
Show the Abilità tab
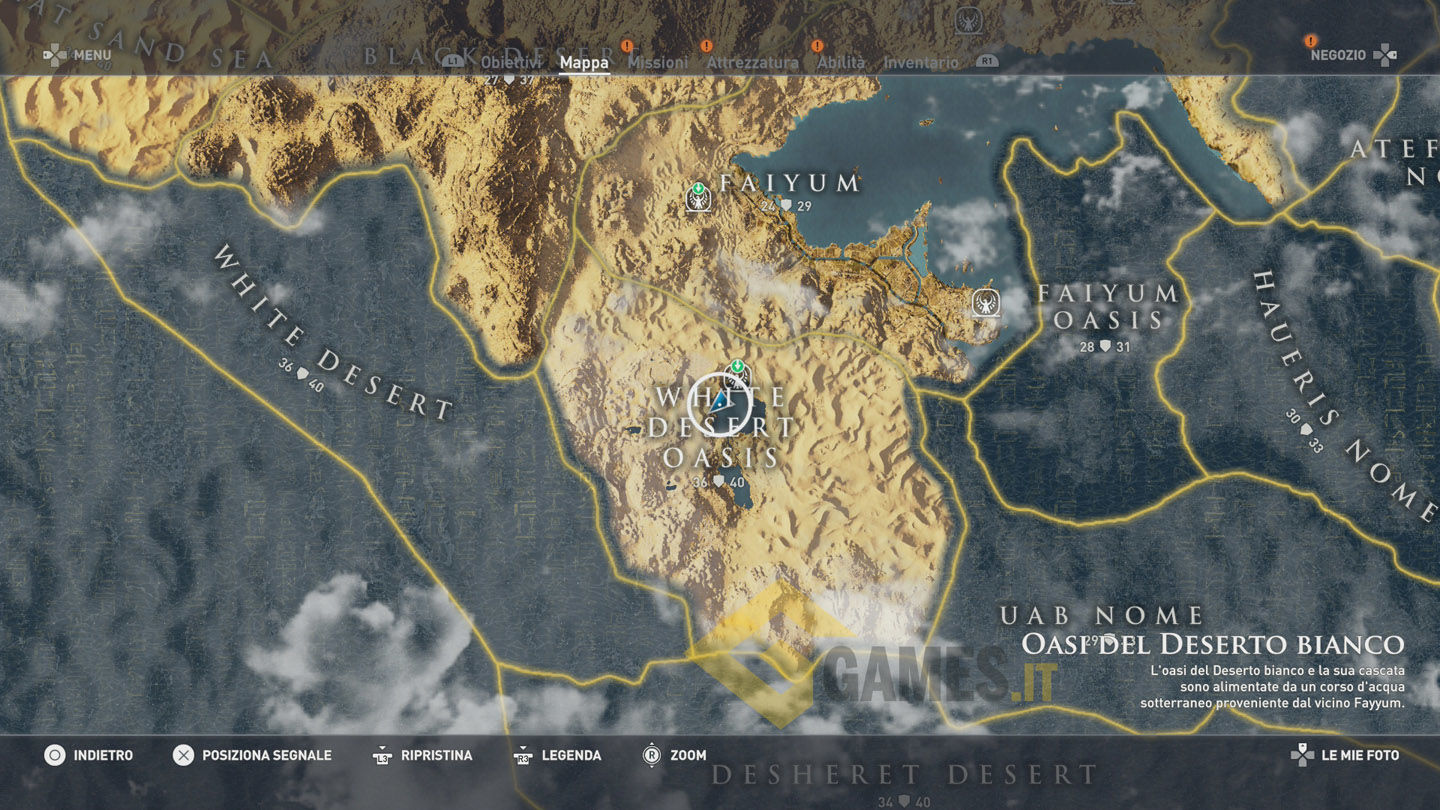(841, 63)
